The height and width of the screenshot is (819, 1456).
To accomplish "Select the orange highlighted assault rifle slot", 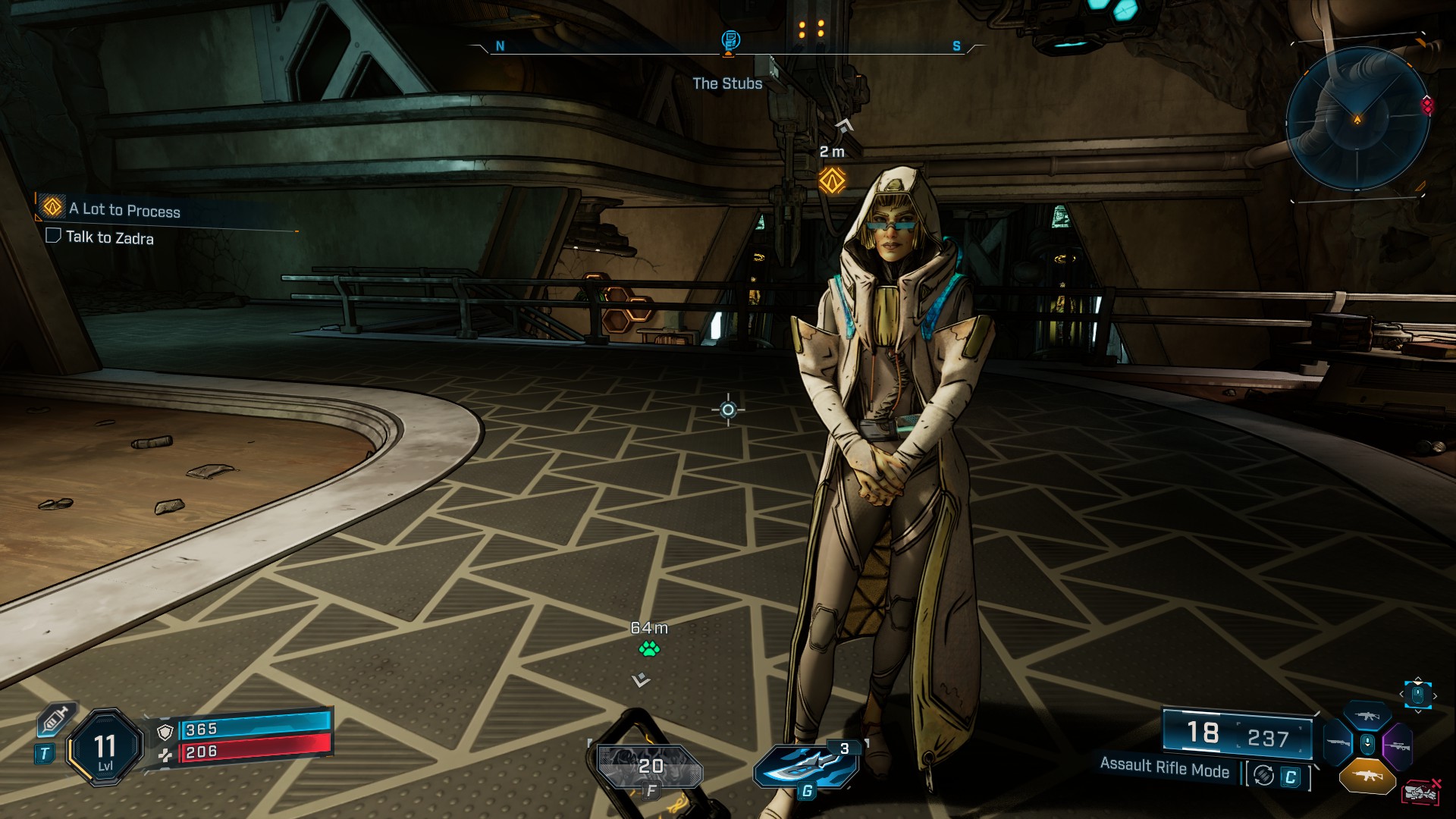I will coord(1367,776).
